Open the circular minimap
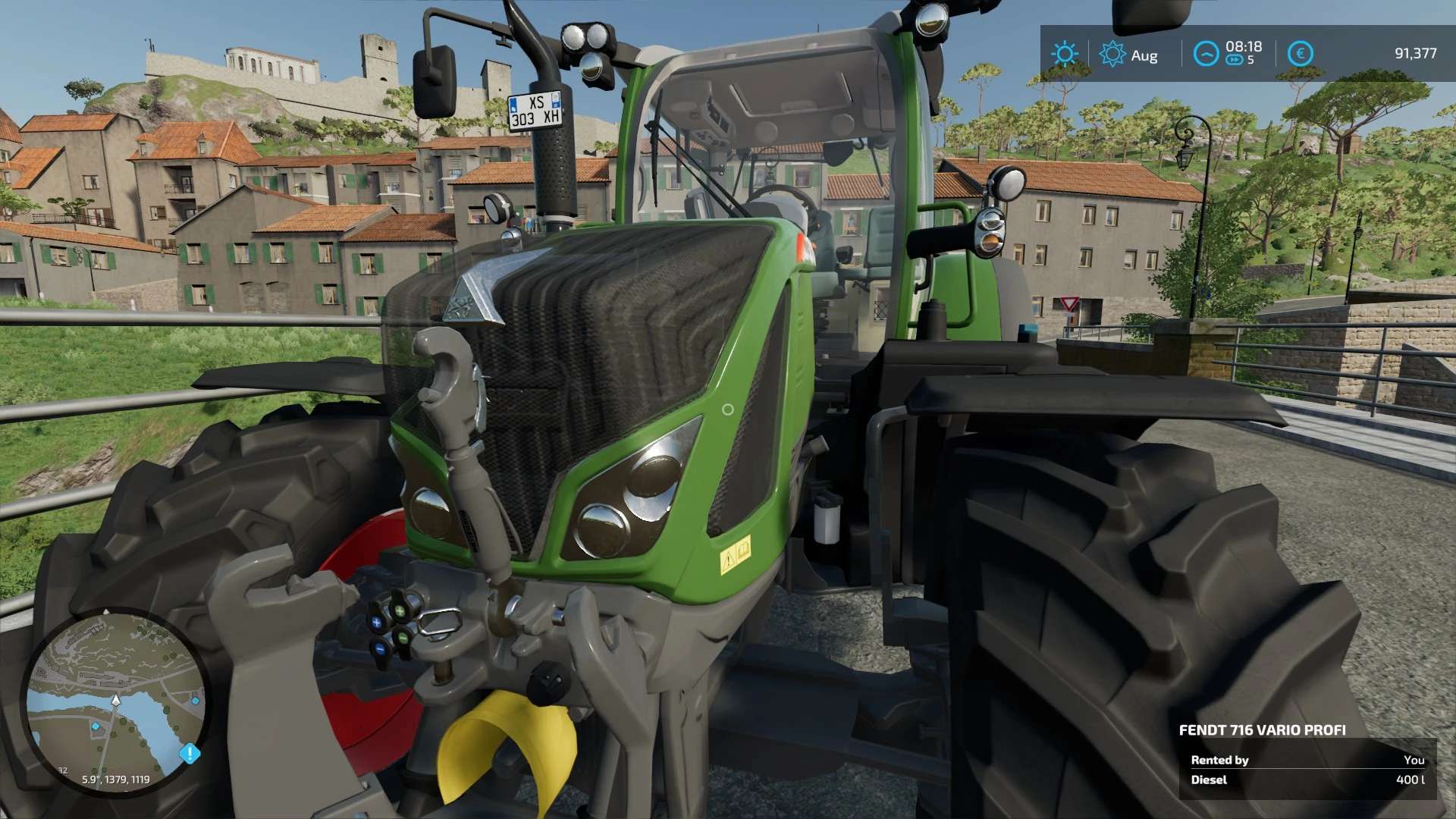The width and height of the screenshot is (1456, 819). tap(115, 701)
